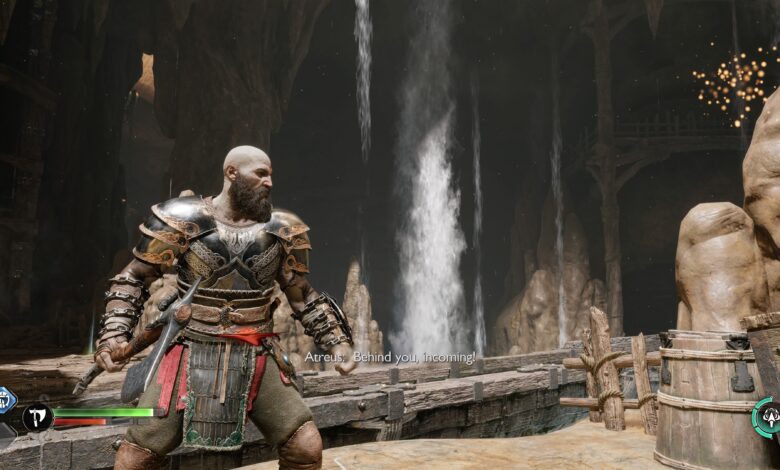Activate the blue shield ability icon

pyautogui.click(x=5, y=398)
